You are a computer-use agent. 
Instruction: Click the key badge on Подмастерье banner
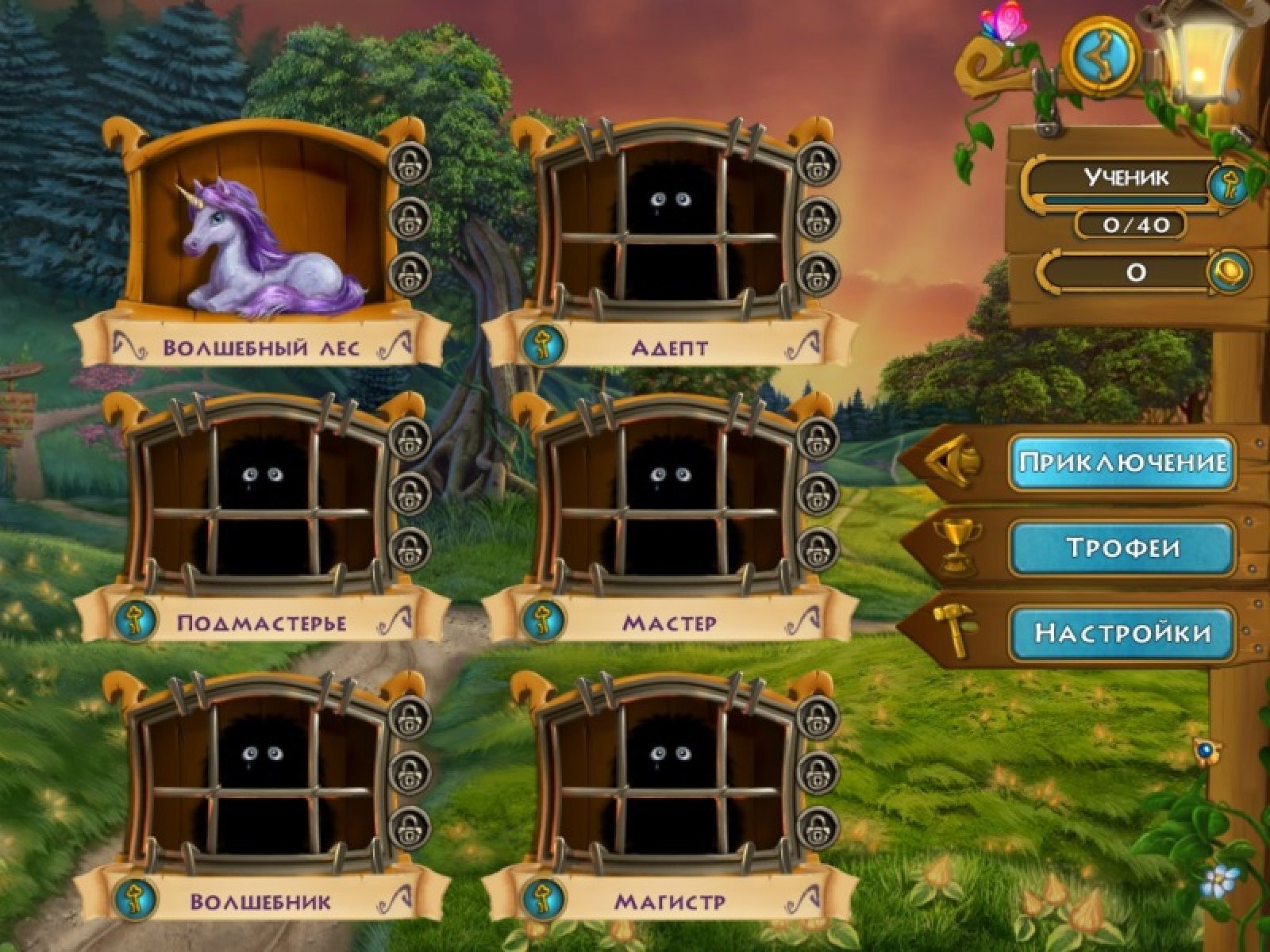click(137, 620)
